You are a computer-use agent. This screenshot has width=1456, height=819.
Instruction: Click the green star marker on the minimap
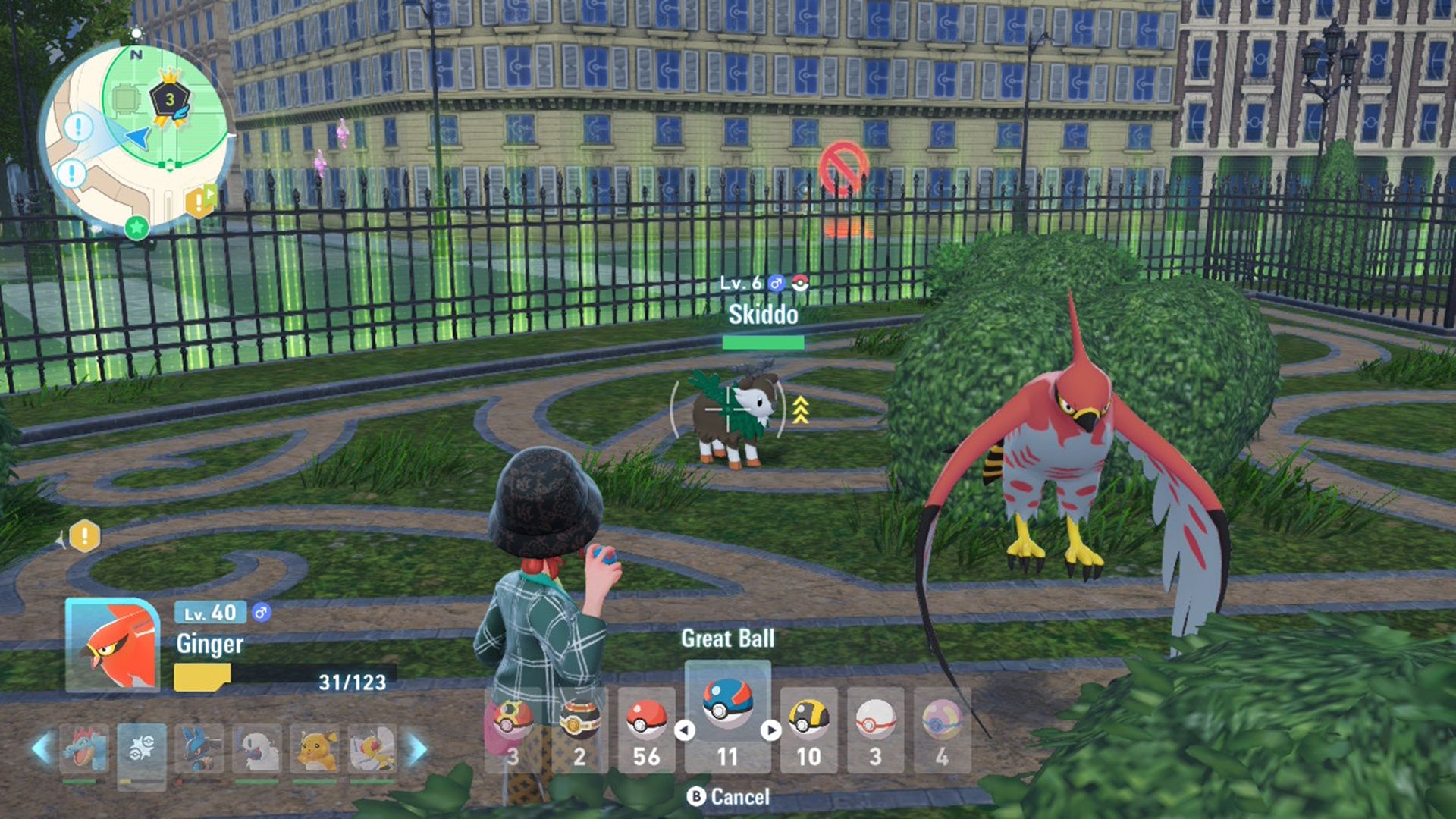[136, 226]
